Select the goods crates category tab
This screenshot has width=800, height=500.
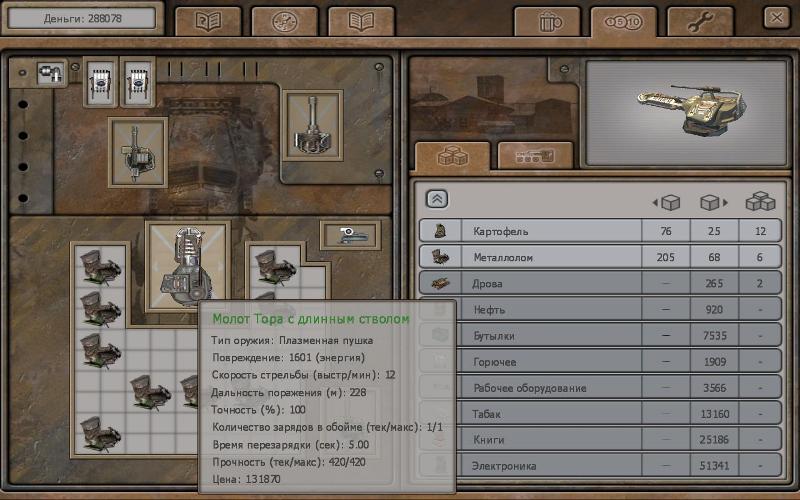(452, 156)
